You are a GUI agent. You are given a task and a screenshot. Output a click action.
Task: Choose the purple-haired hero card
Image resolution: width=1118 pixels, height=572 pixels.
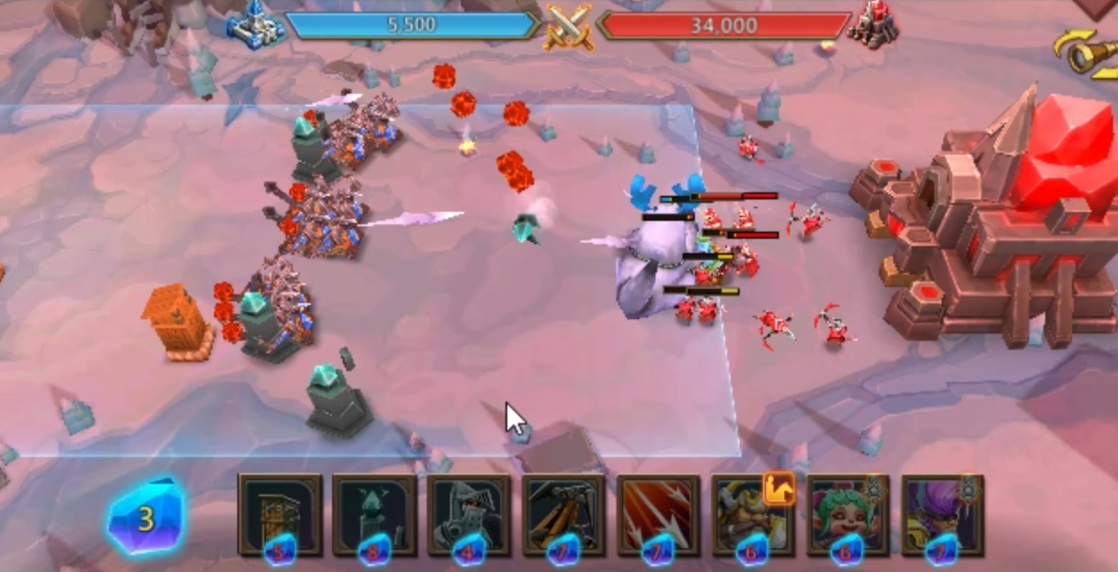click(942, 514)
